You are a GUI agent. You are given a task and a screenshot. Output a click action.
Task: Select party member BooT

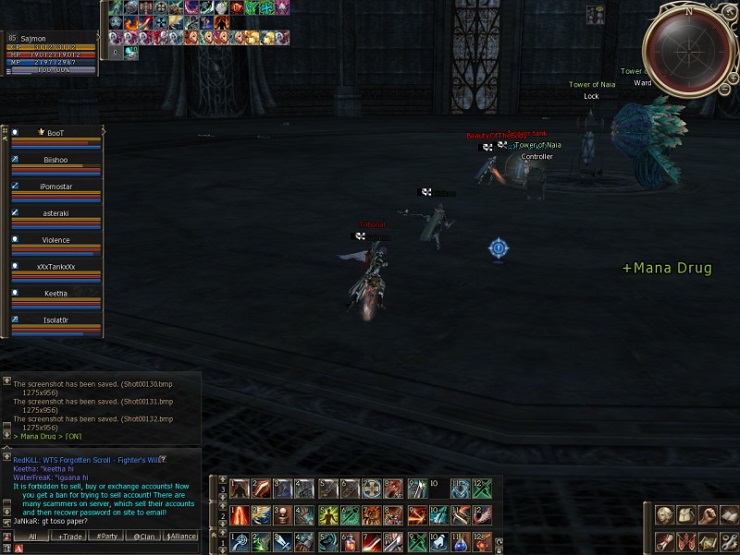pyautogui.click(x=56, y=133)
